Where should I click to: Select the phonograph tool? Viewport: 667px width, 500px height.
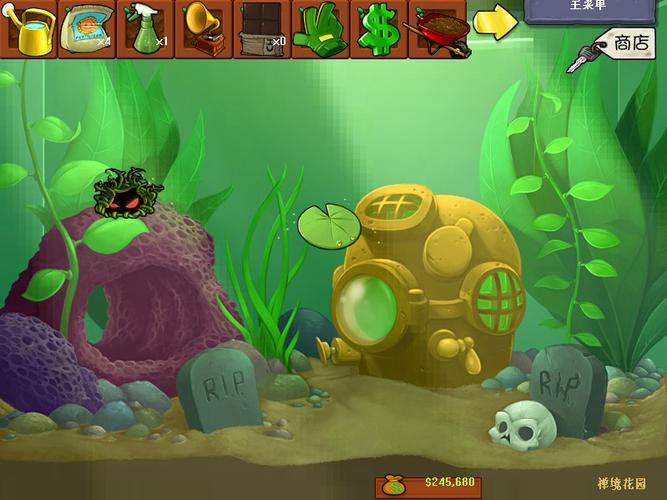pos(204,30)
